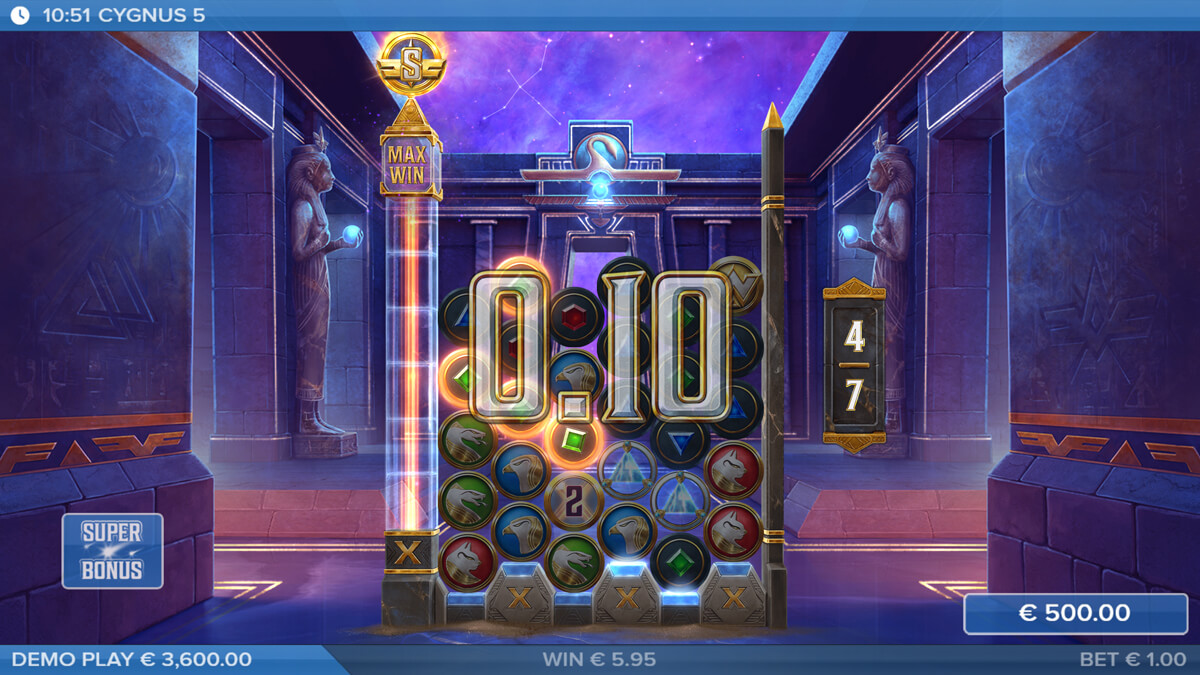1200x675 pixels.
Task: Activate the Super Bonus button
Action: tap(112, 551)
